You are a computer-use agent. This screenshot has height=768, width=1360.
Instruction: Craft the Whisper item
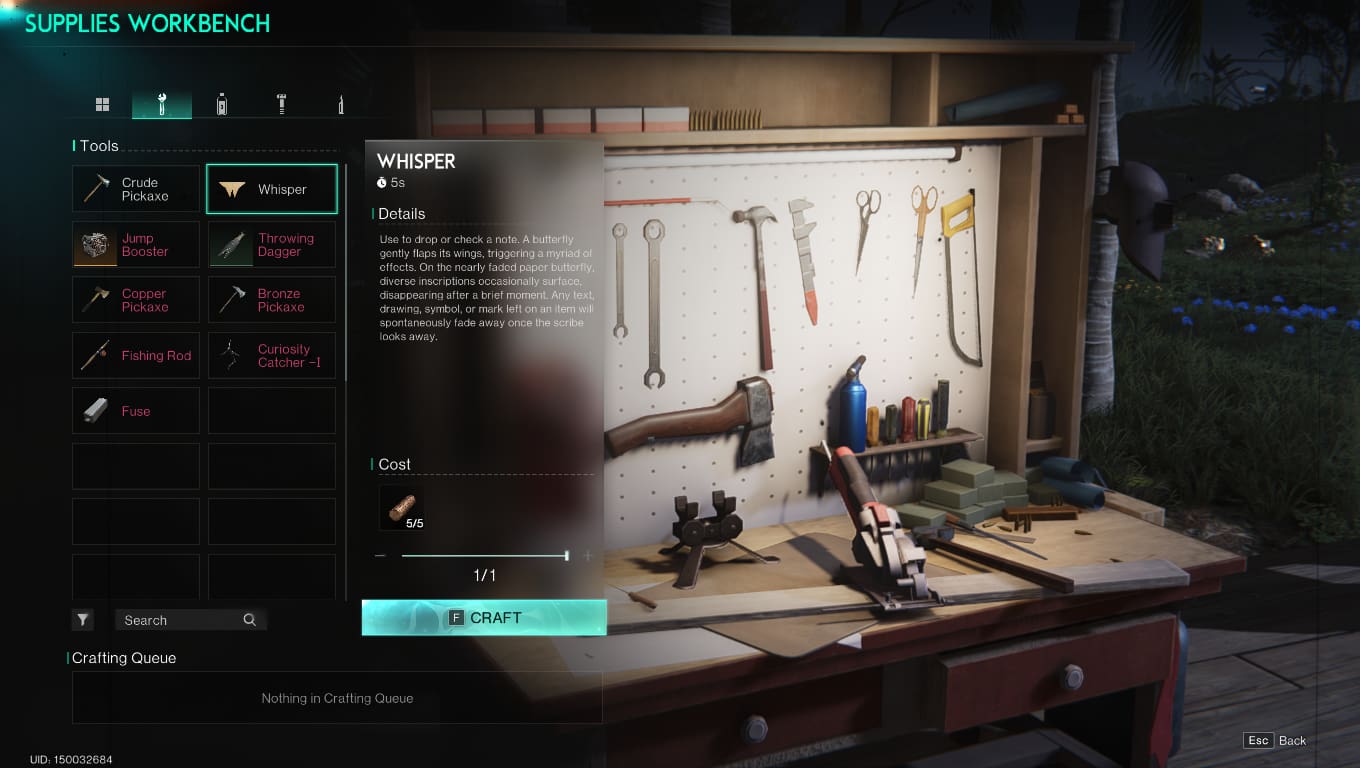click(484, 618)
